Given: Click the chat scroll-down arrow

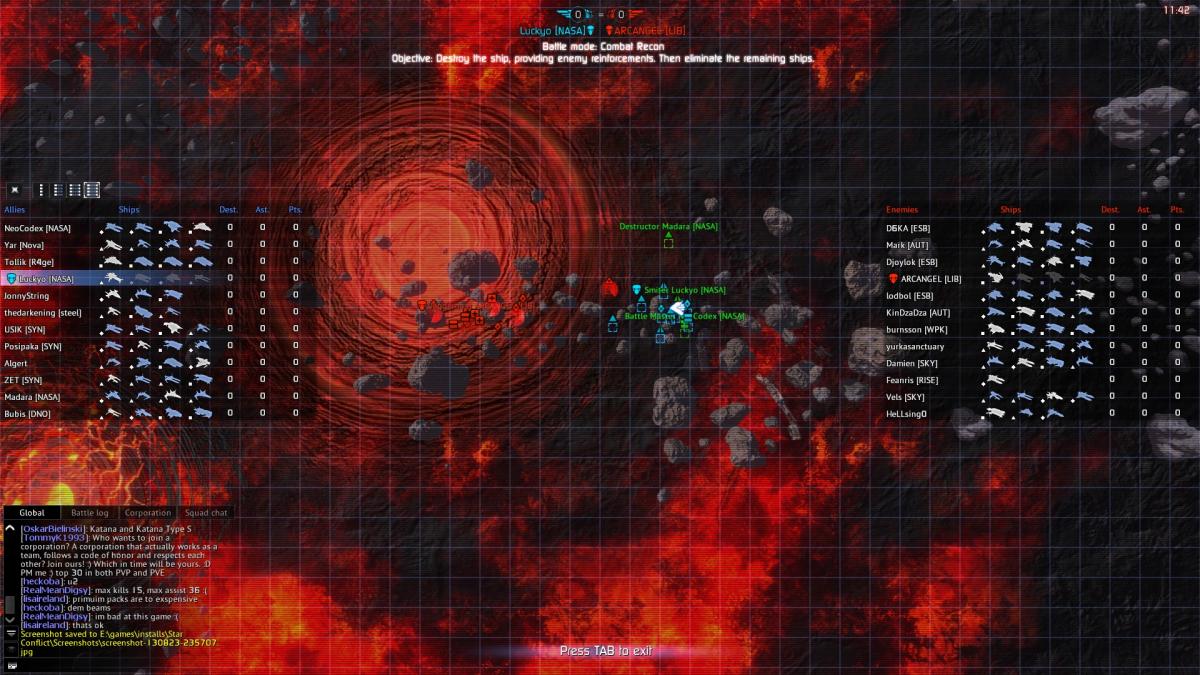Looking at the screenshot, I should 11,620.
